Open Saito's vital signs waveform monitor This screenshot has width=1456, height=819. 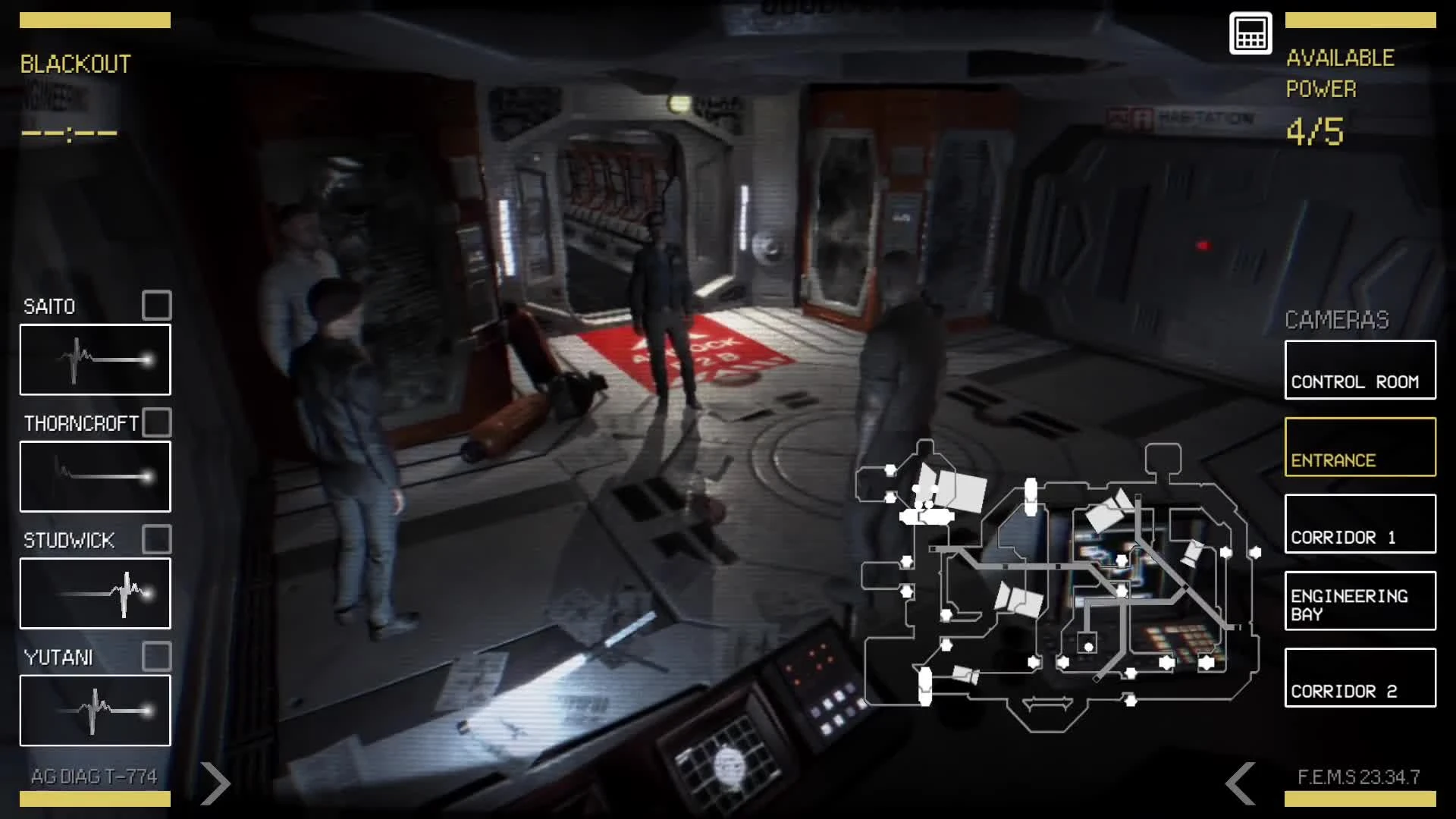tap(94, 361)
